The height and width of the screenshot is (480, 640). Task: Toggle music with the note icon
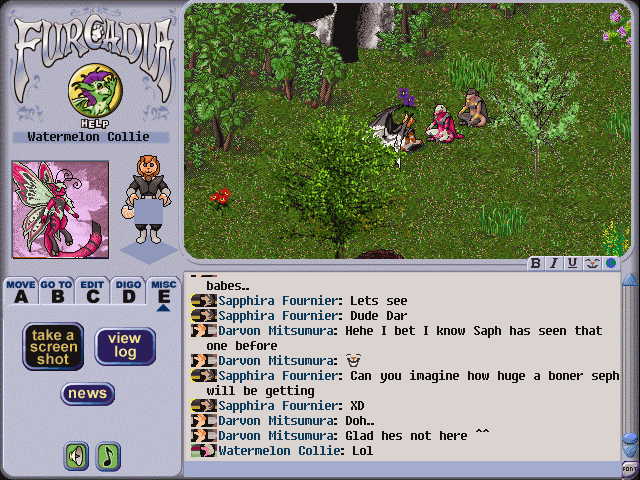108,456
